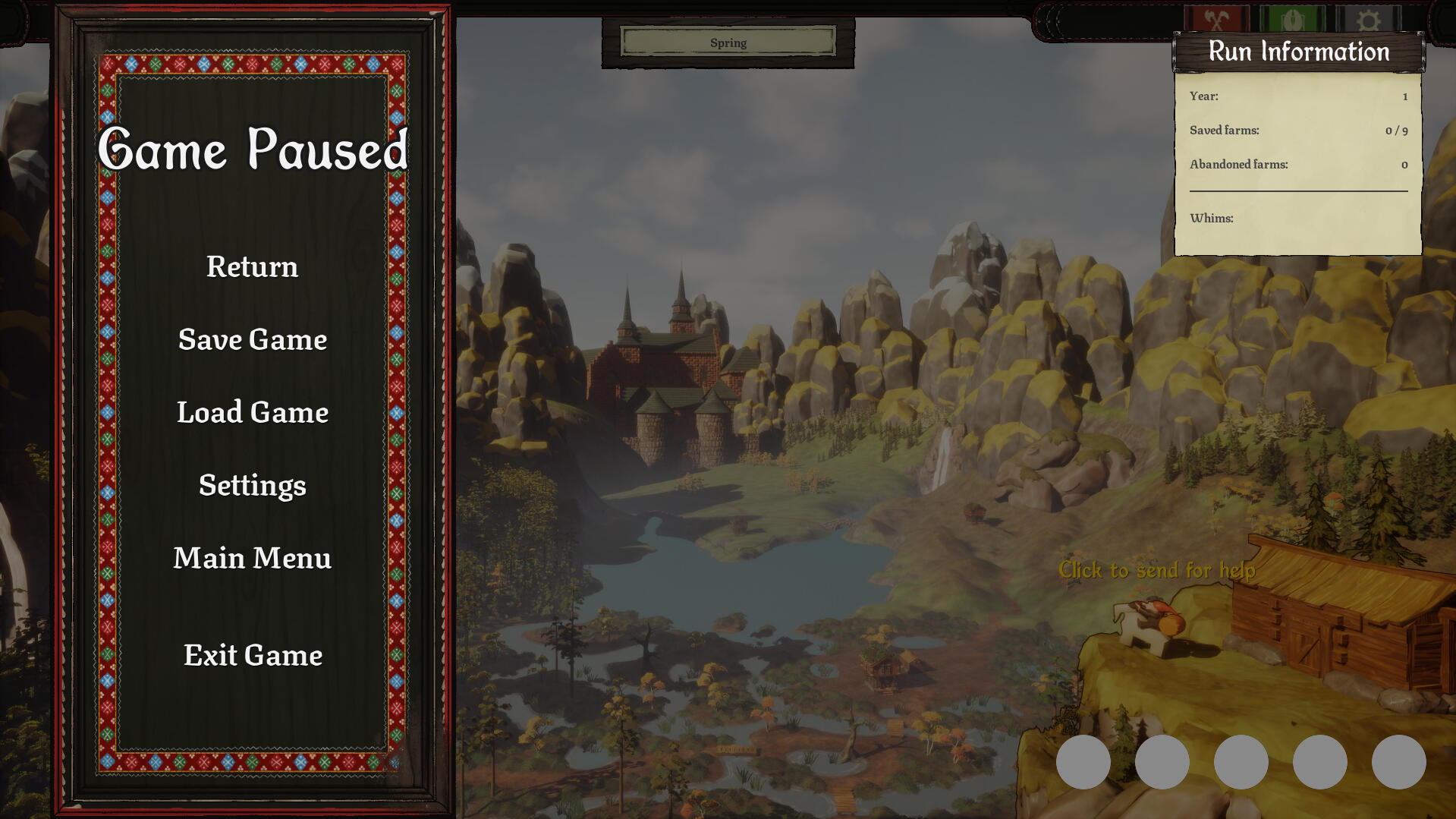Click the red crossed axes banner
This screenshot has width=1456, height=819.
(1216, 19)
